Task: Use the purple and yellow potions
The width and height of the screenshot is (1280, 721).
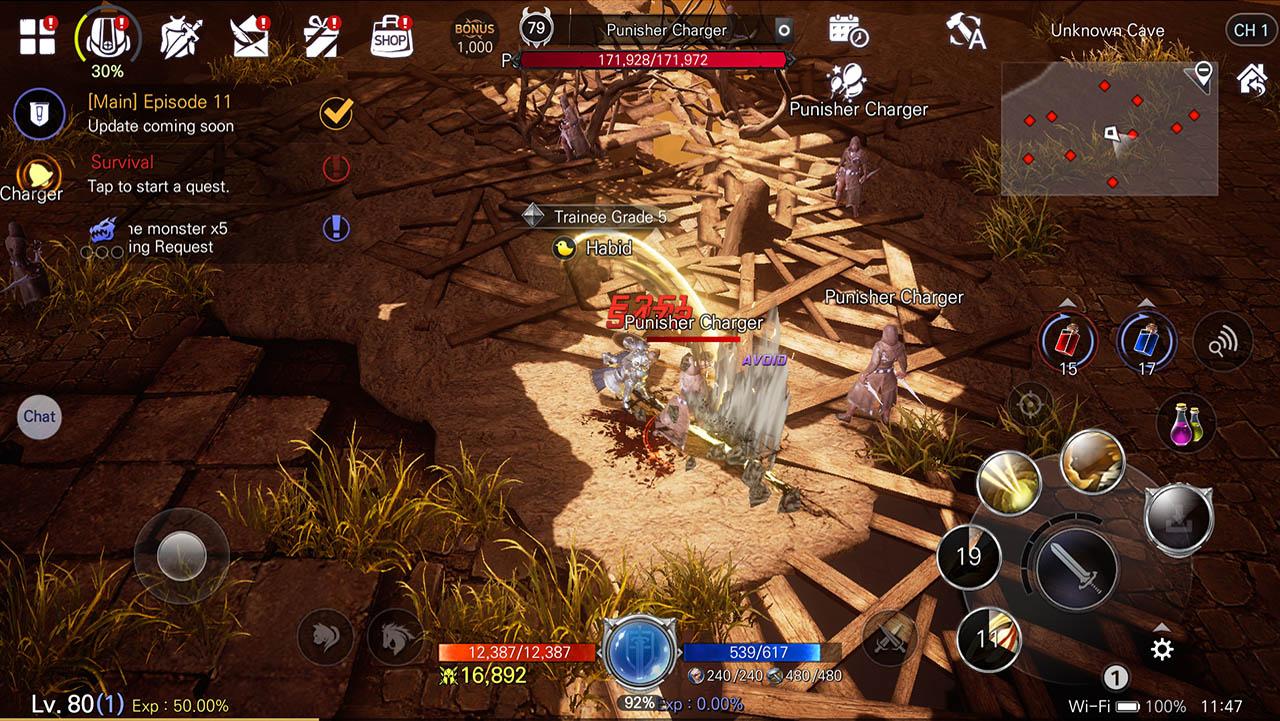Action: pyautogui.click(x=1186, y=423)
